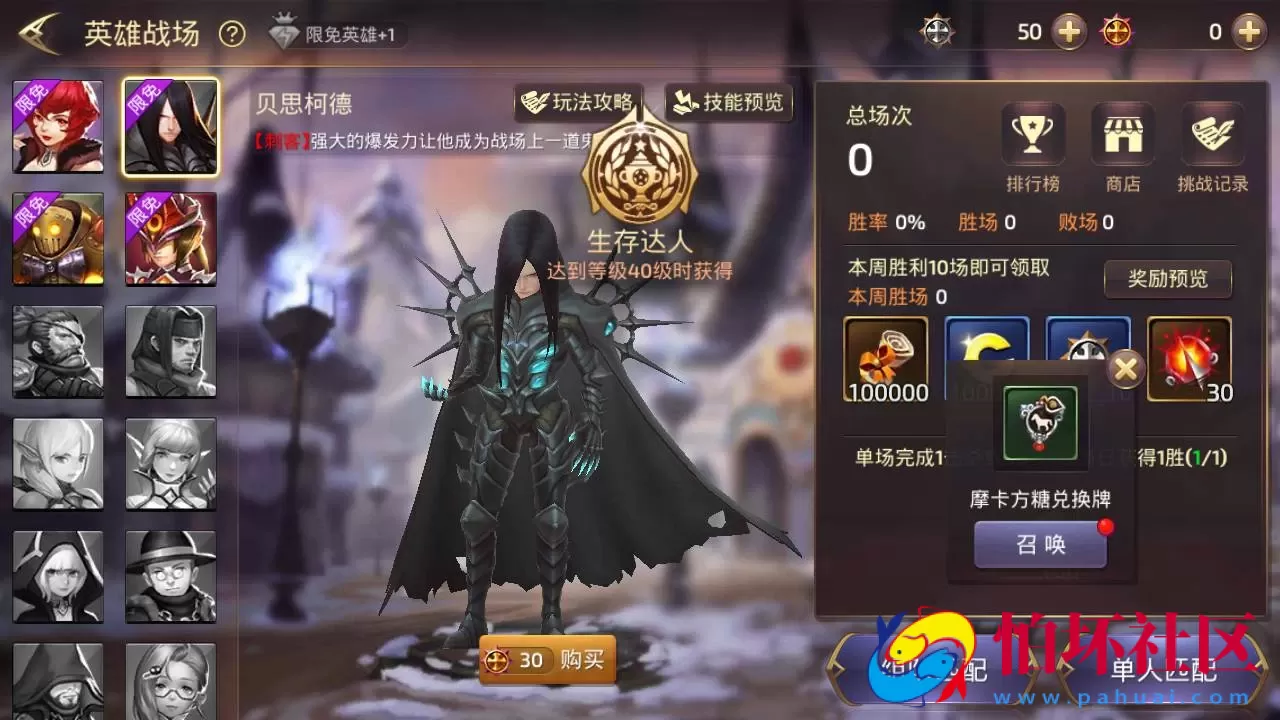Click the help question mark beside 英雄战场
This screenshot has height=720, width=1280.
tap(232, 31)
